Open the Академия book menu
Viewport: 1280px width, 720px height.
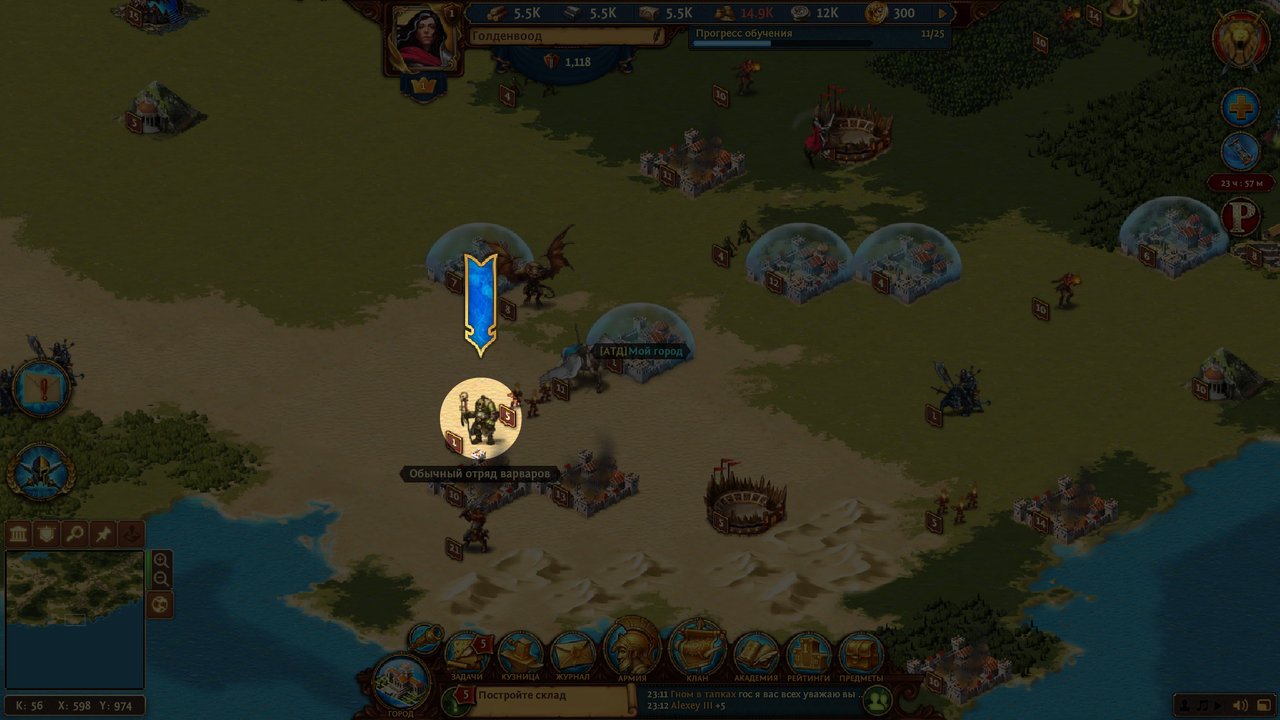756,655
